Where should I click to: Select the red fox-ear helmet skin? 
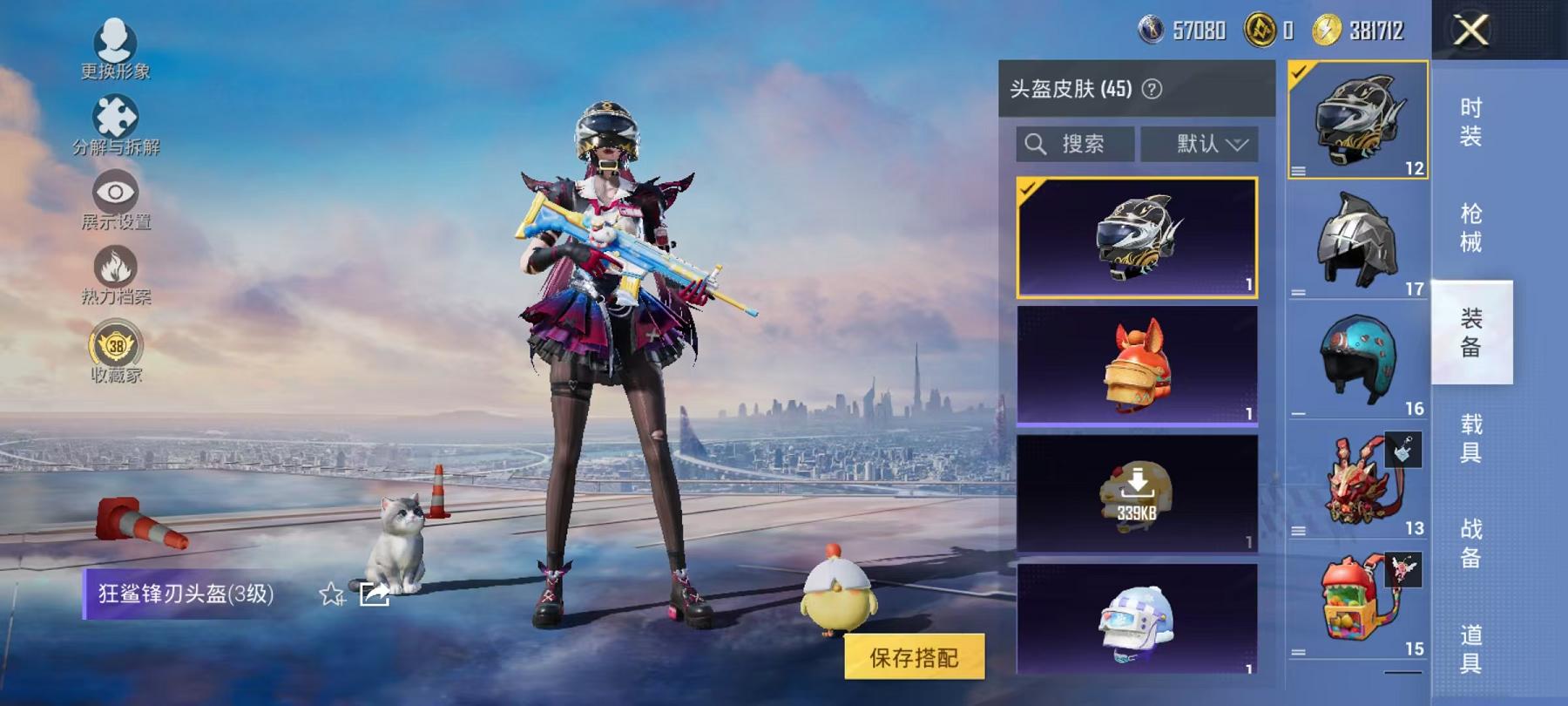pyautogui.click(x=1139, y=366)
